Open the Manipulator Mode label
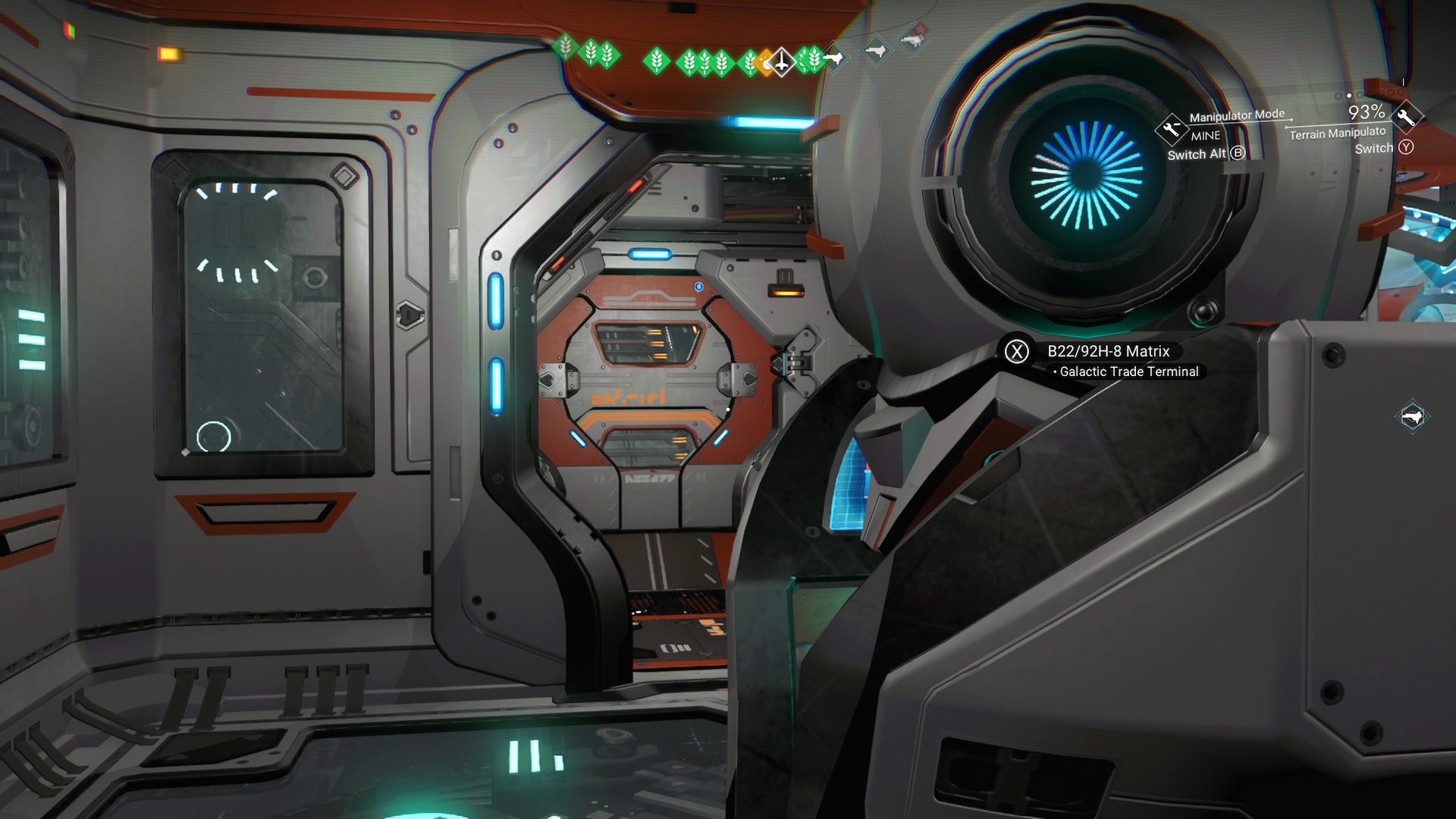This screenshot has width=1456, height=819. [x=1237, y=115]
